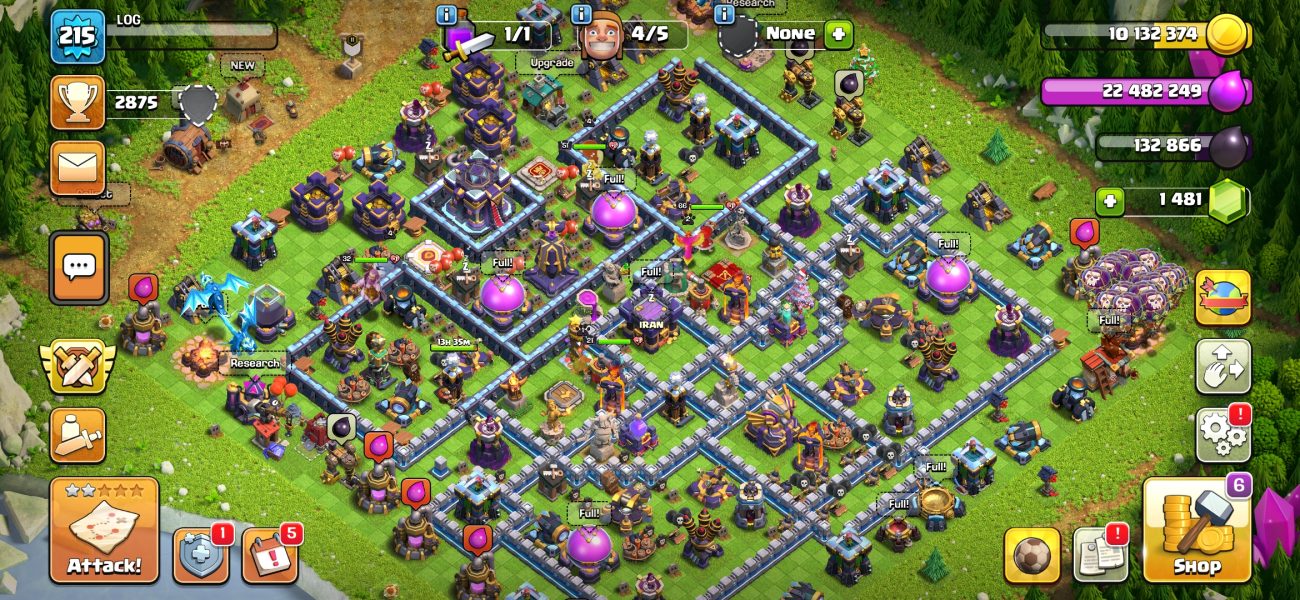Open the events calendar icon
The image size is (1300, 600).
coord(270,556)
